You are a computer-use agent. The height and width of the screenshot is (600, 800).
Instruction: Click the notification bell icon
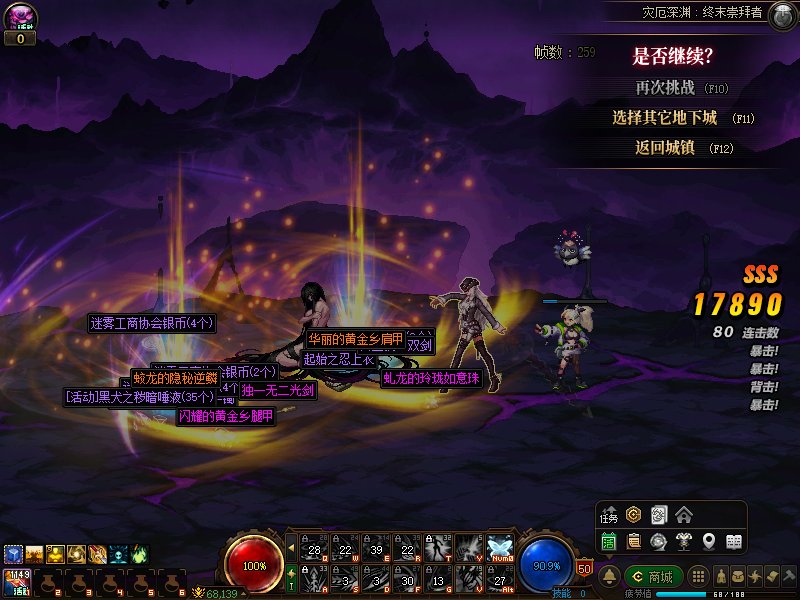(x=609, y=576)
